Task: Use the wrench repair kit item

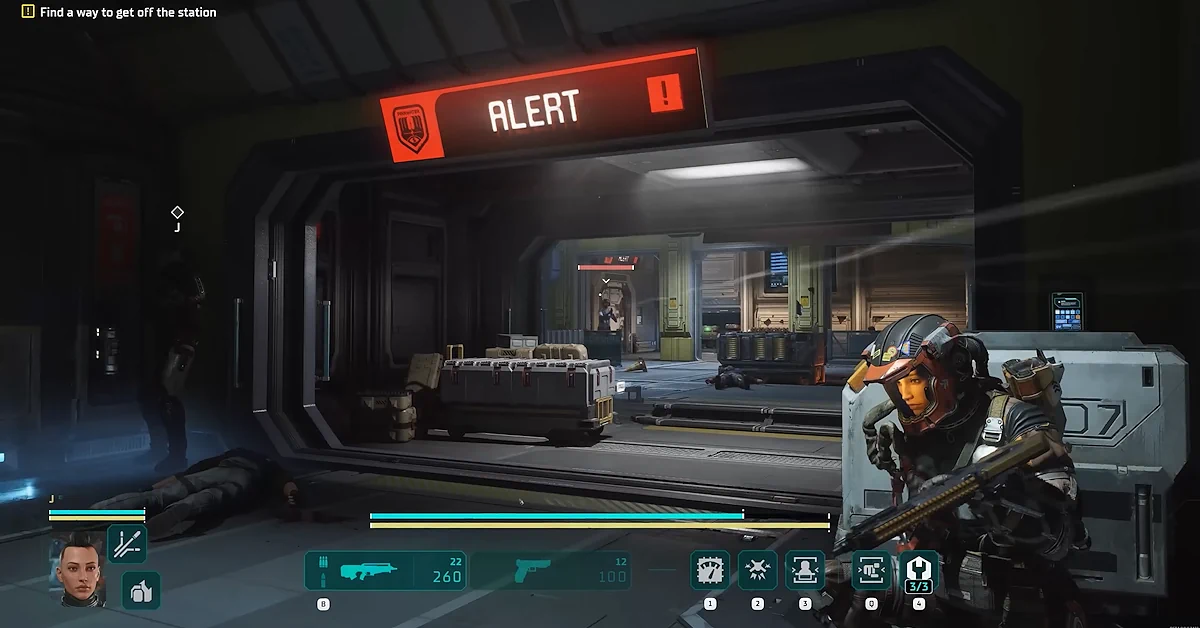Action: (x=919, y=570)
